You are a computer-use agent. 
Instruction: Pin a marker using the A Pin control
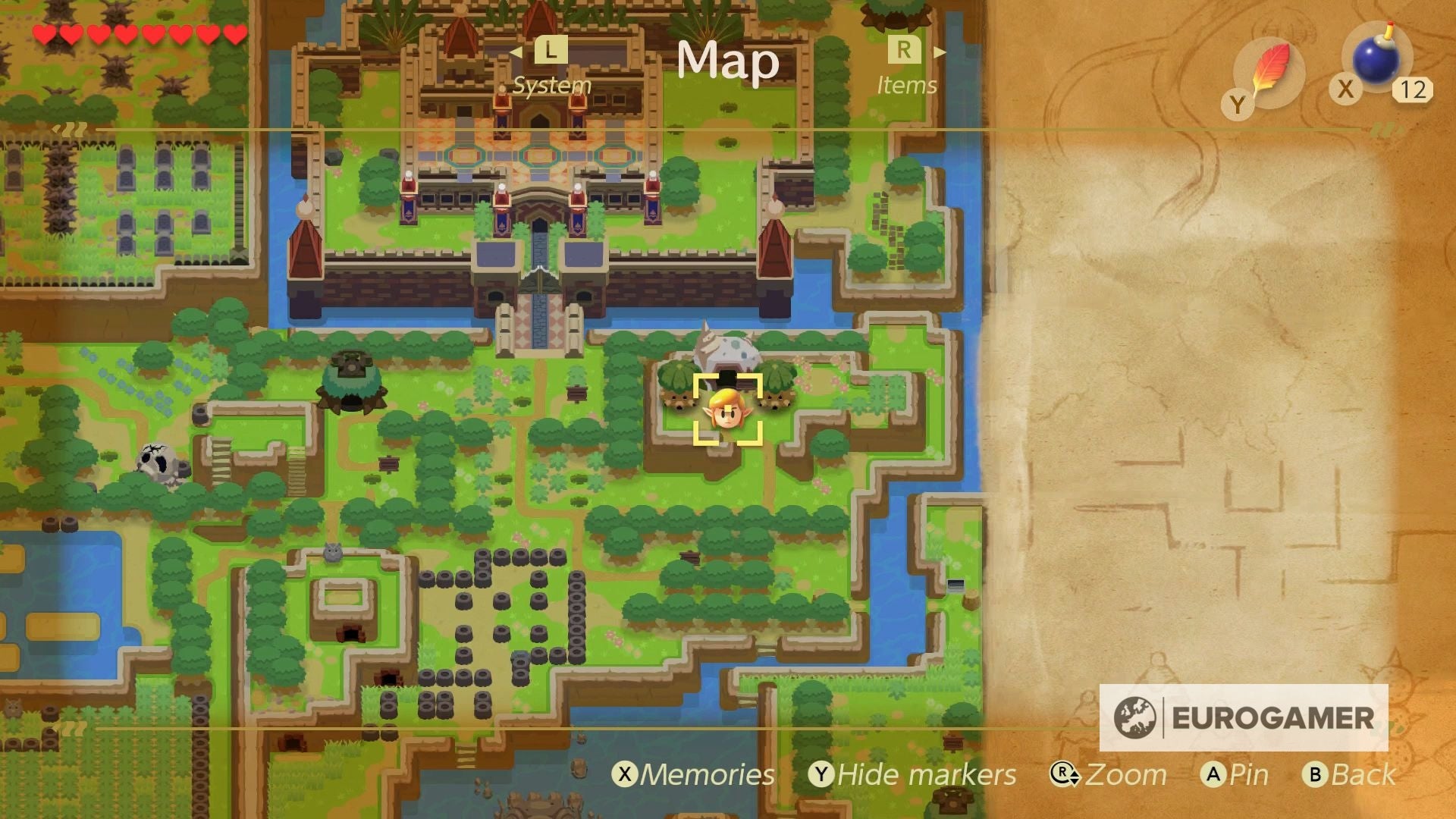pos(1213,775)
